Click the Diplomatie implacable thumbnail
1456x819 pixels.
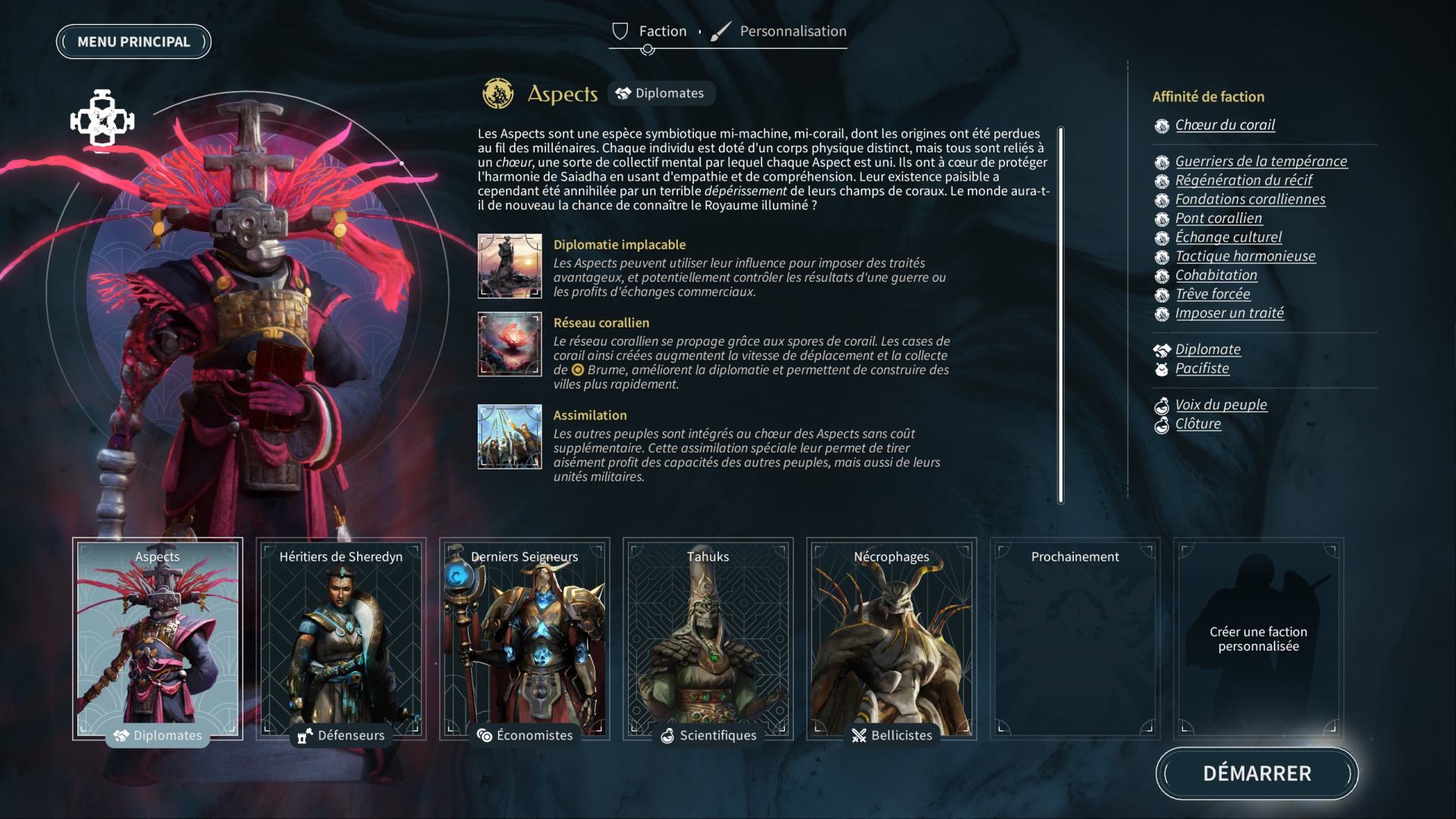click(510, 266)
